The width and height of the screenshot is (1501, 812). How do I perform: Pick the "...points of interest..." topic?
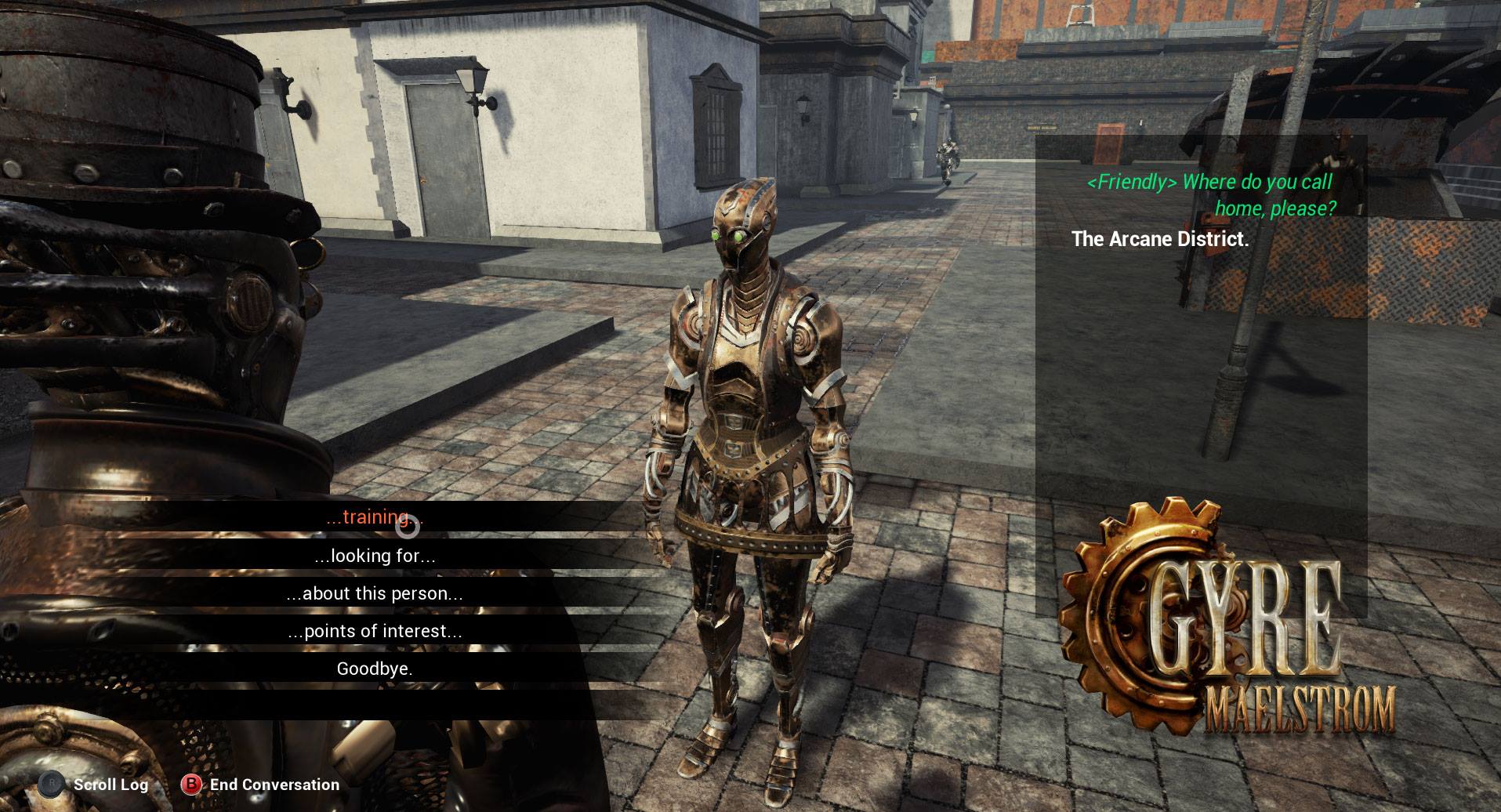point(374,631)
